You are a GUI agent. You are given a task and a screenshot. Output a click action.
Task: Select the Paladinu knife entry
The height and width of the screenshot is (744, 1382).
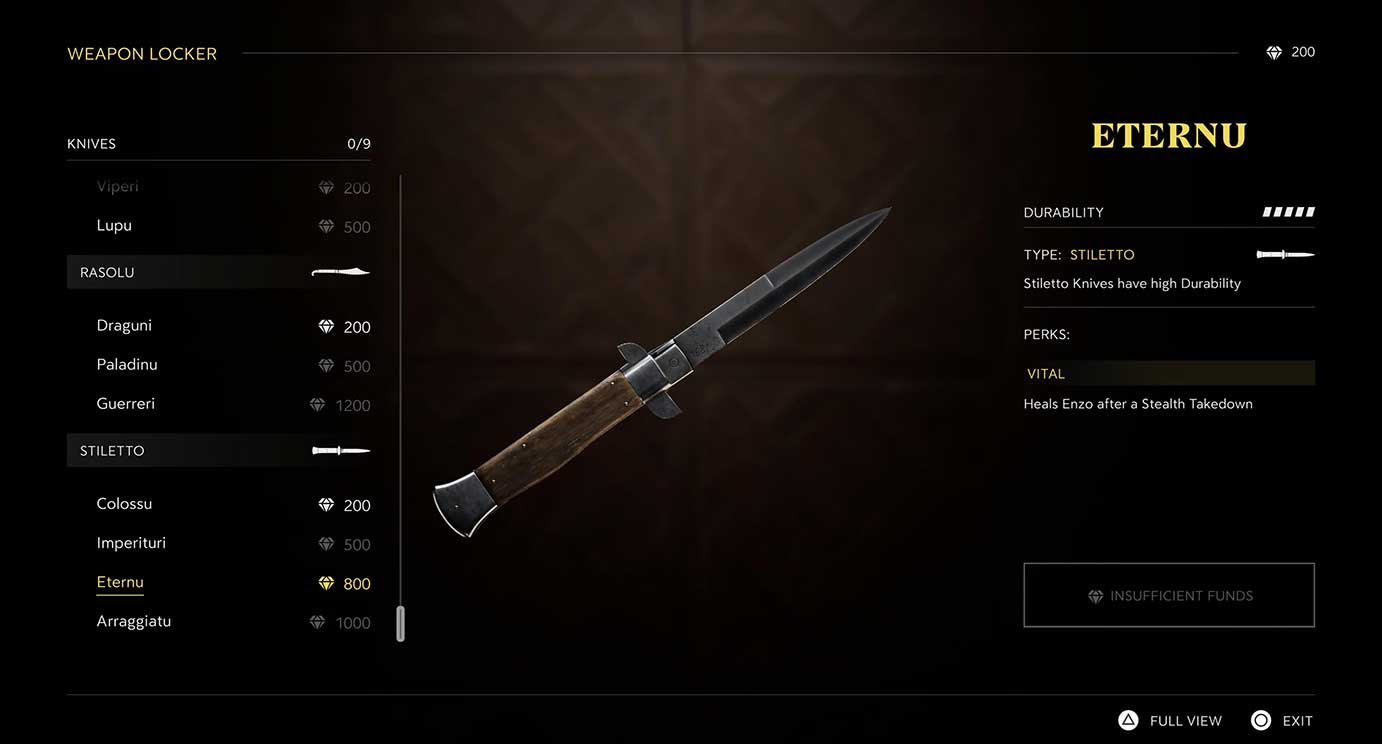coord(127,365)
